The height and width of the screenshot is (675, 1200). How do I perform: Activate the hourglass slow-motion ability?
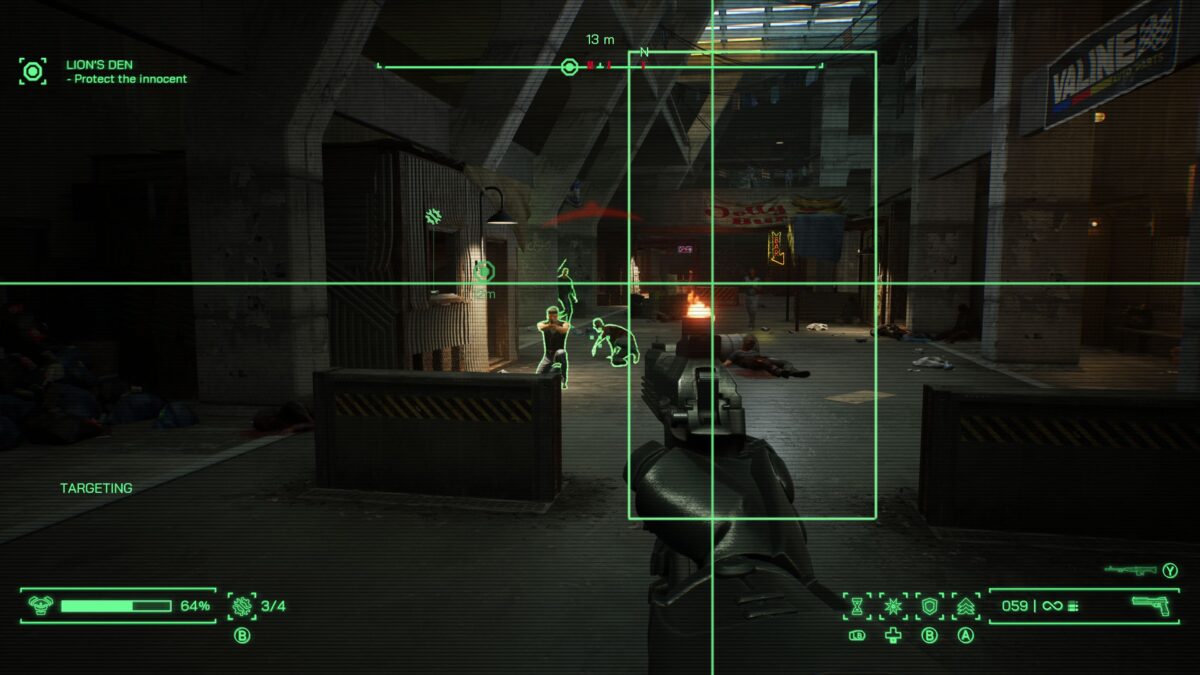(857, 605)
